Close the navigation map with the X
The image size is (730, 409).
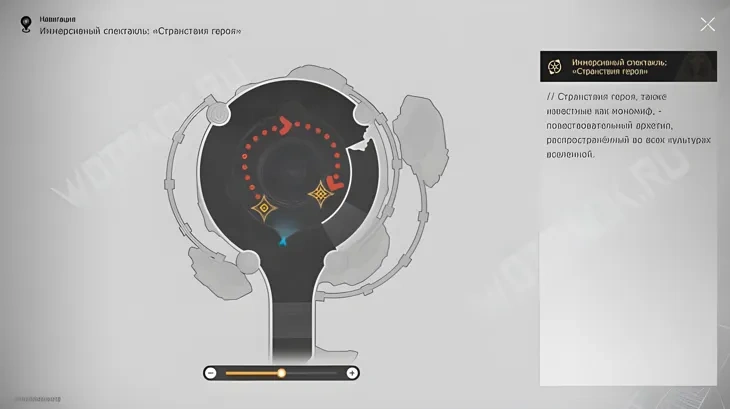[707, 24]
